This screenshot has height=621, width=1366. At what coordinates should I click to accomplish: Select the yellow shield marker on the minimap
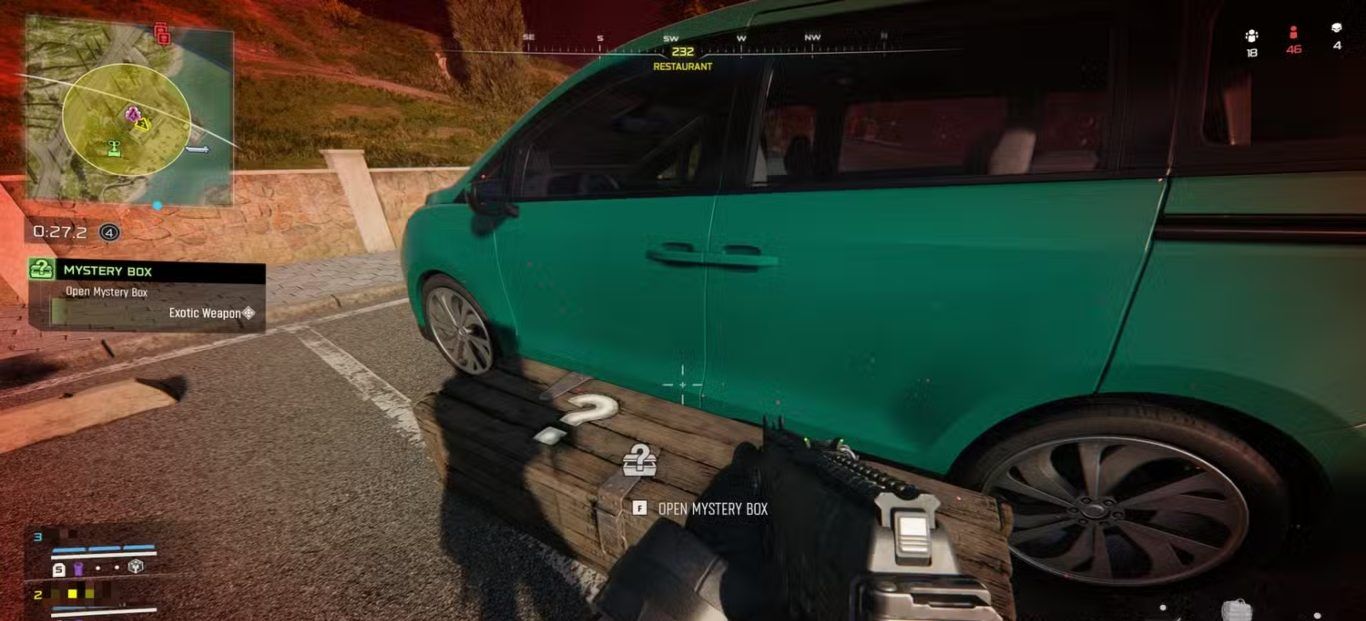pyautogui.click(x=142, y=124)
